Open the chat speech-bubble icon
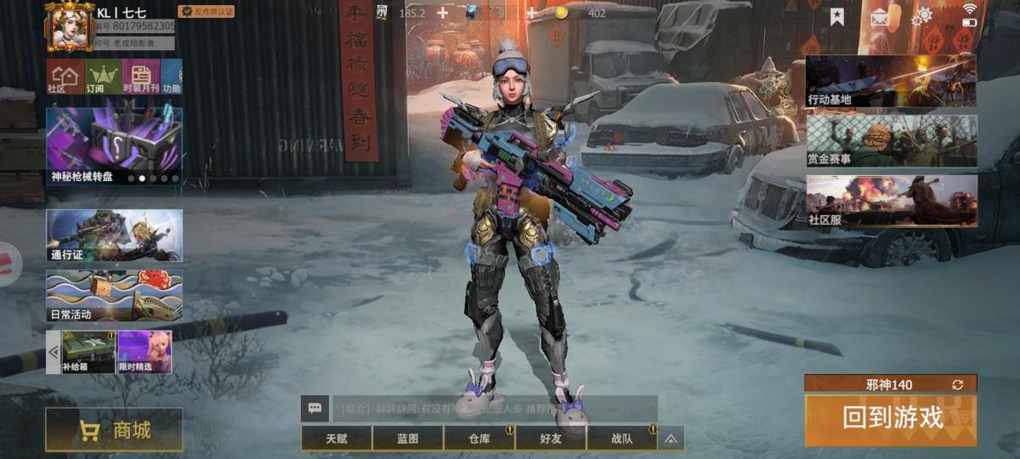The image size is (1020, 459). (x=315, y=408)
